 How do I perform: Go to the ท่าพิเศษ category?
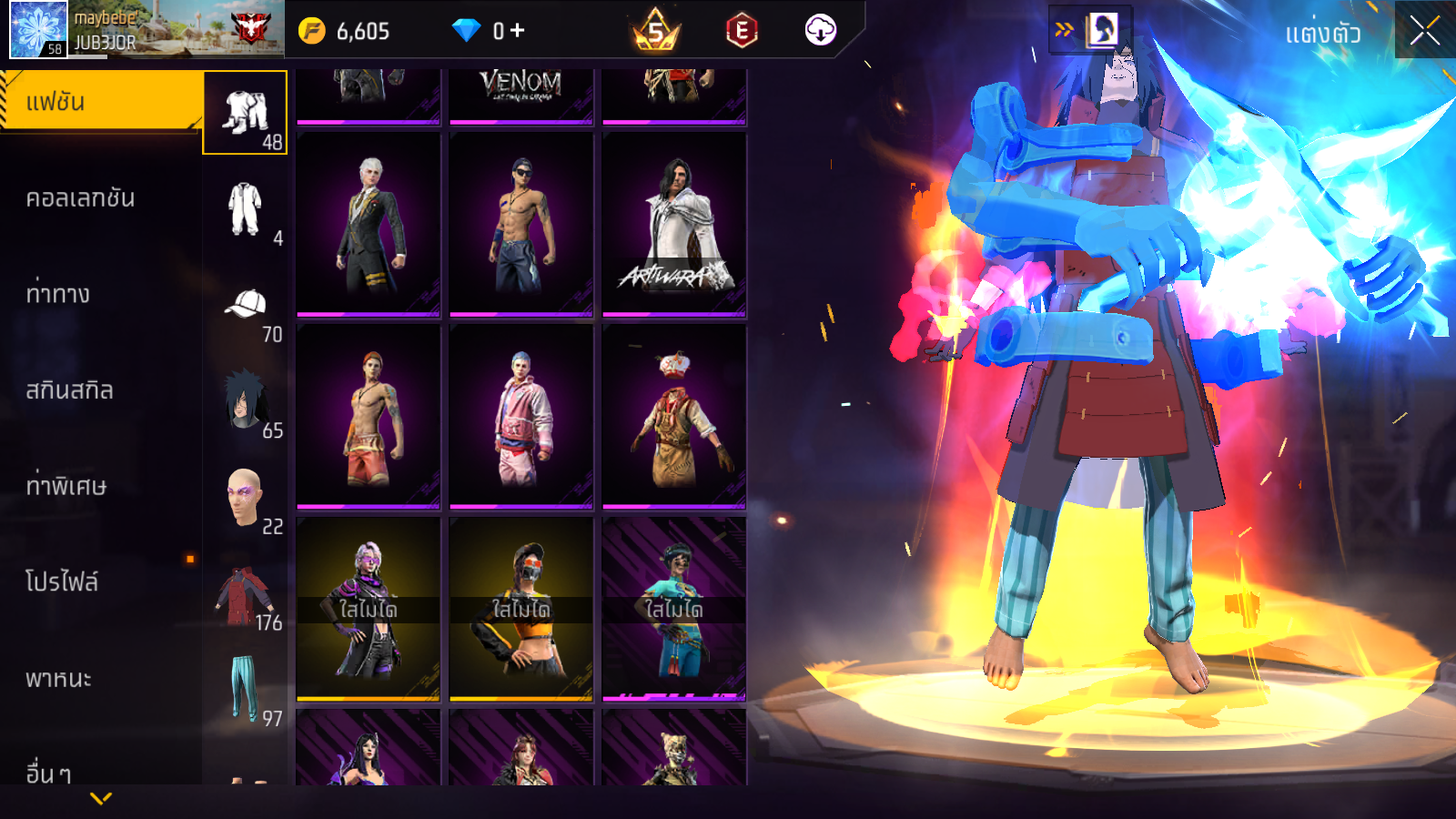click(x=66, y=486)
